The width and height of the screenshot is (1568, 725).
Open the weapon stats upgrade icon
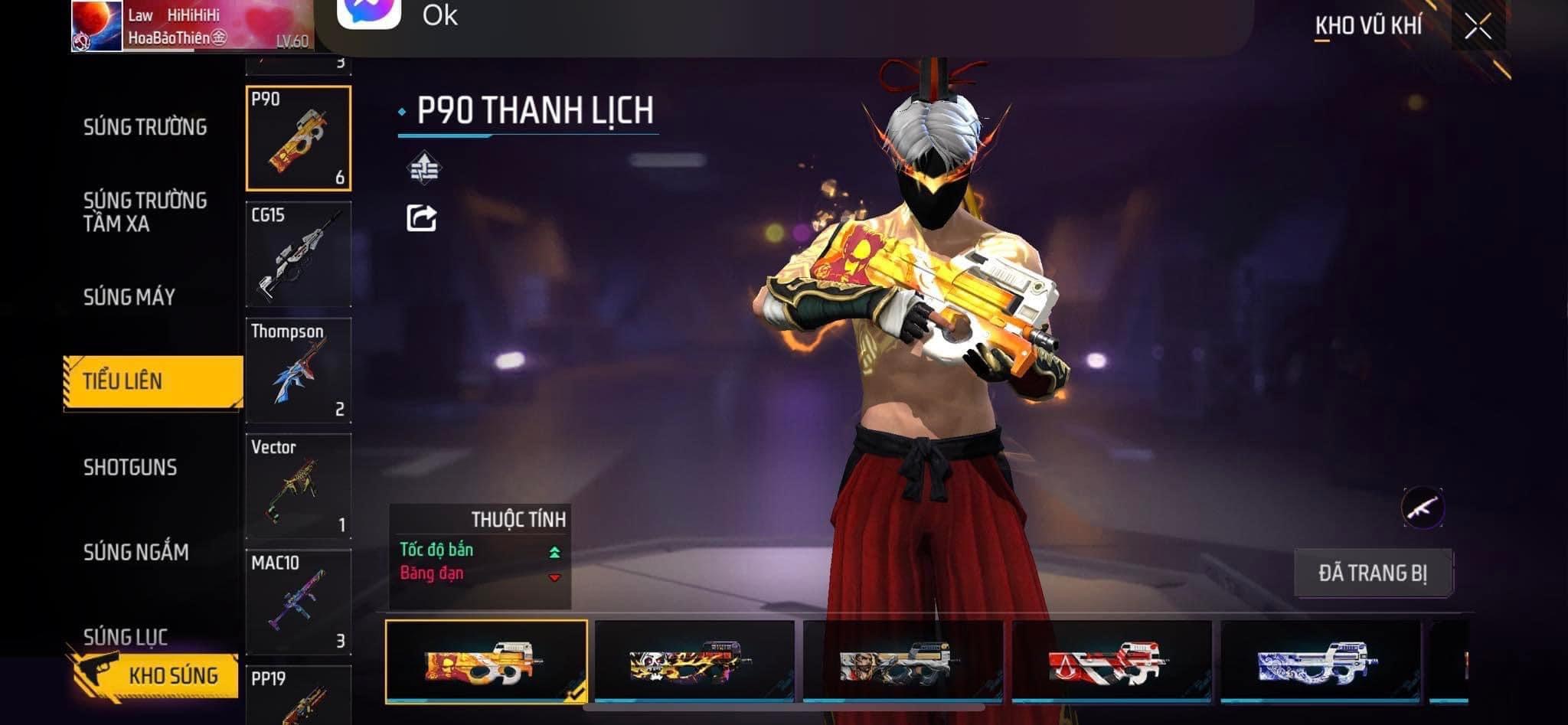coord(423,168)
